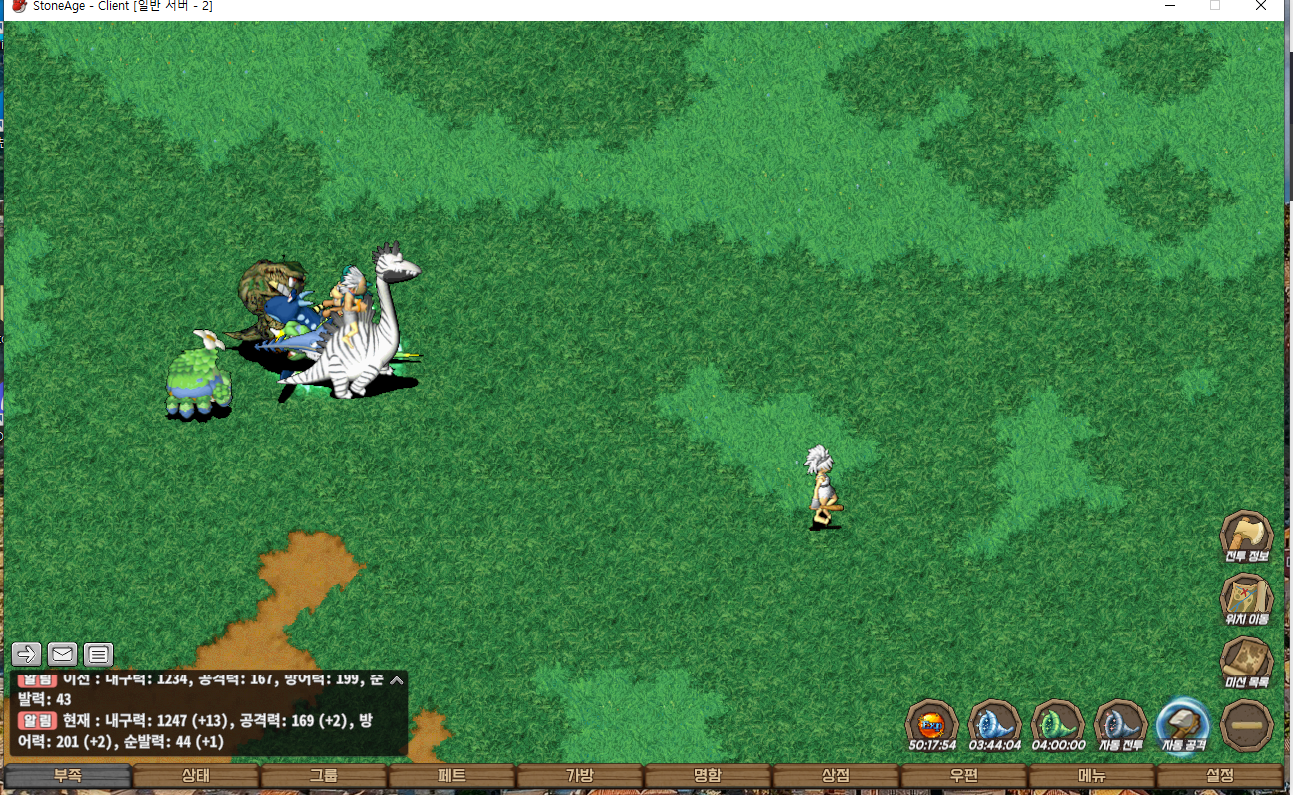The height and width of the screenshot is (795, 1293).
Task: Open the 우편 mail menu
Action: click(964, 776)
